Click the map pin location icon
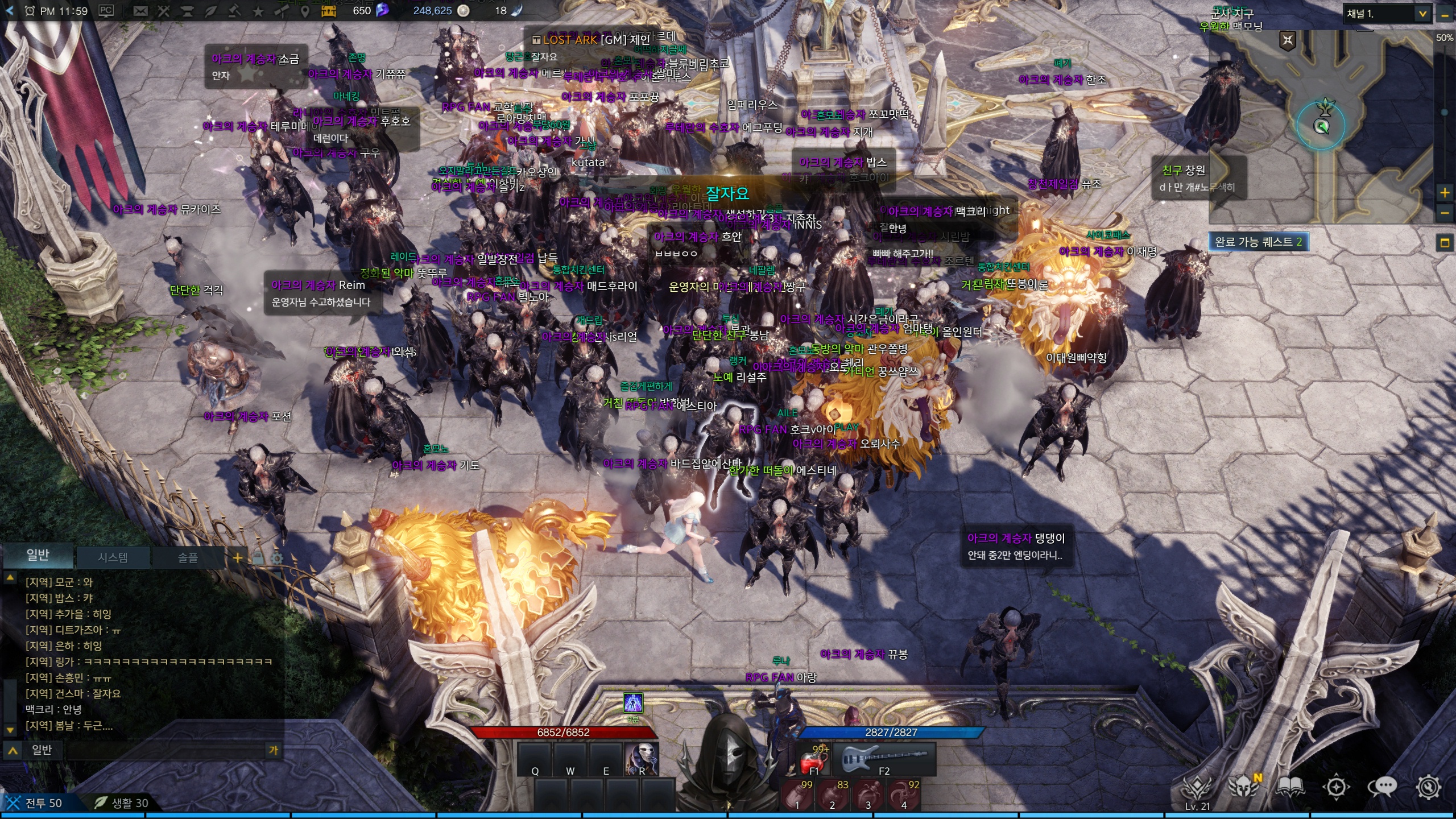The image size is (1456, 819). pyautogui.click(x=305, y=11)
